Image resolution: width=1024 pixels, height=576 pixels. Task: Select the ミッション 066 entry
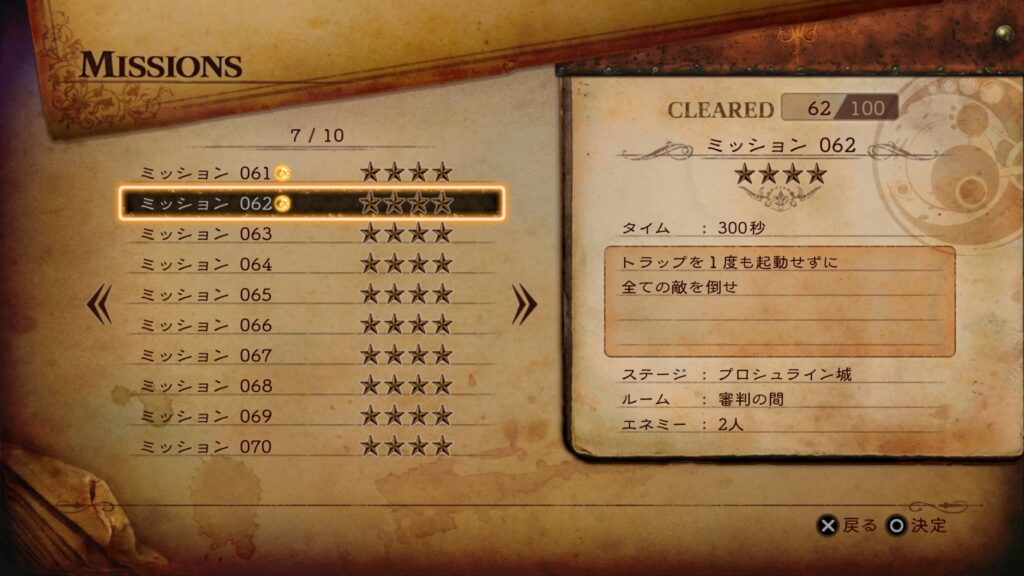310,325
